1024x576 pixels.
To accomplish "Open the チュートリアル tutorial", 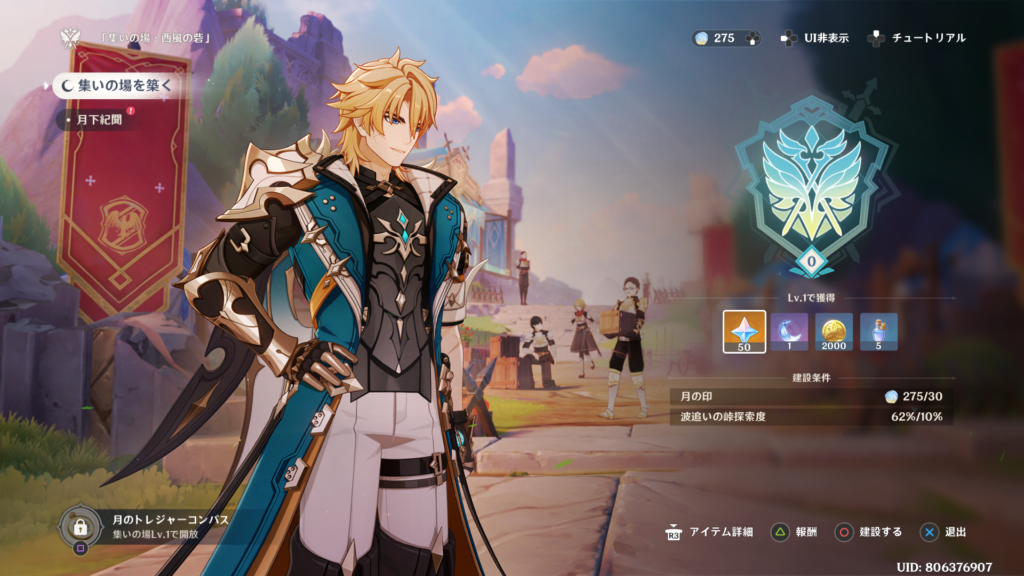I will tap(917, 38).
